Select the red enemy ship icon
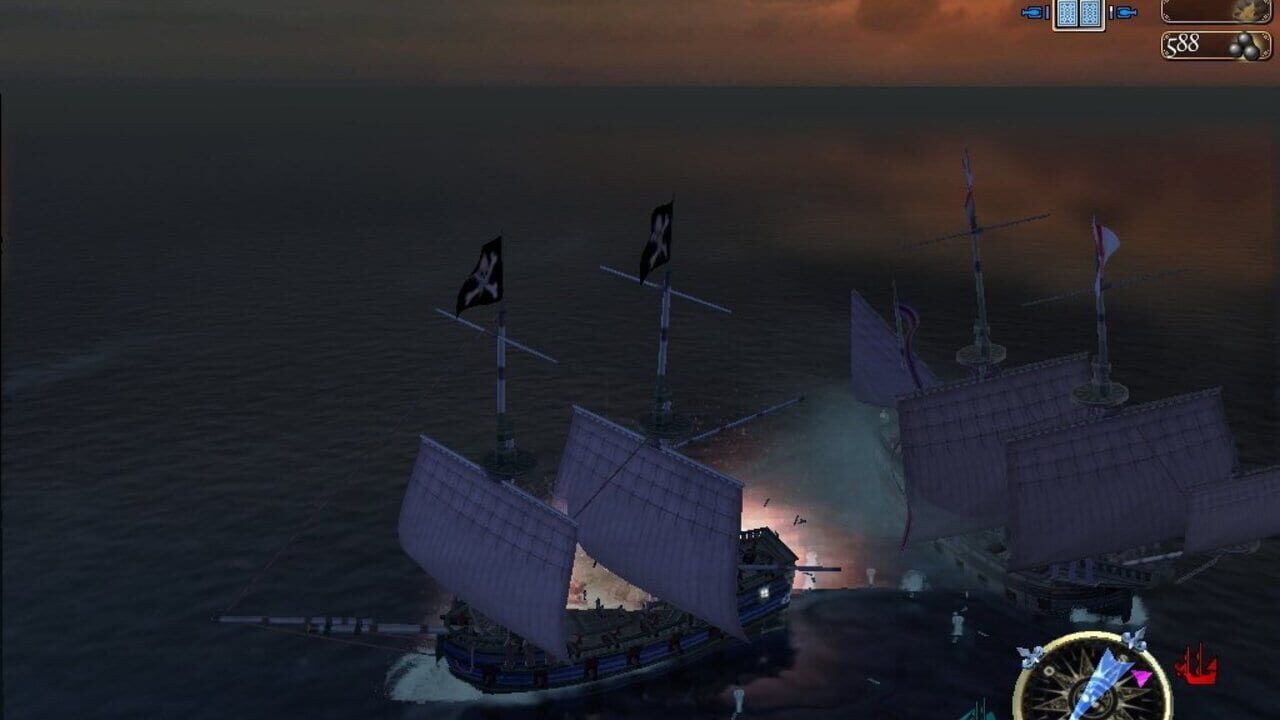This screenshot has width=1280, height=720. coord(1196,667)
